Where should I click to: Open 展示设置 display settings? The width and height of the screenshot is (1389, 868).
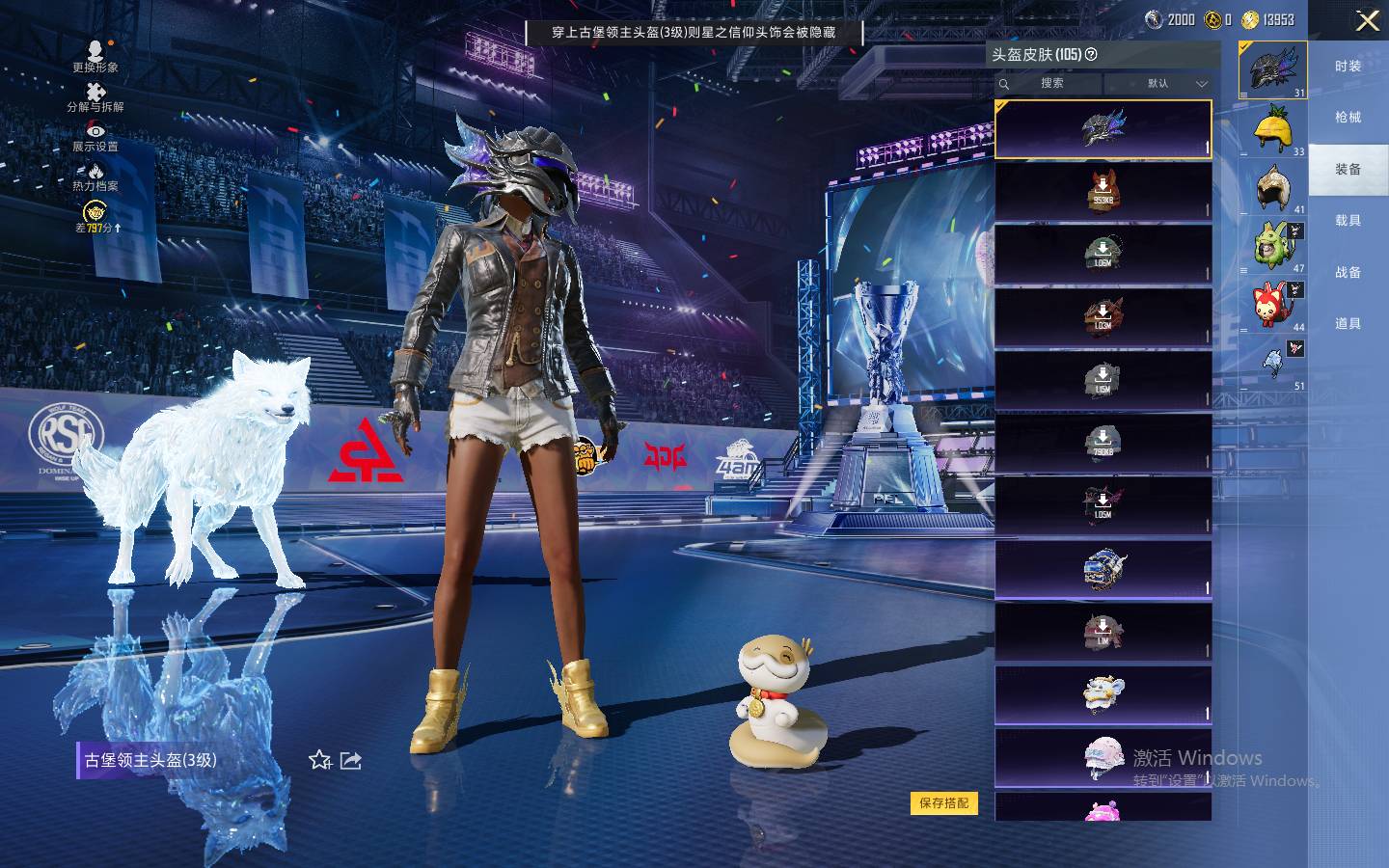coord(95,137)
